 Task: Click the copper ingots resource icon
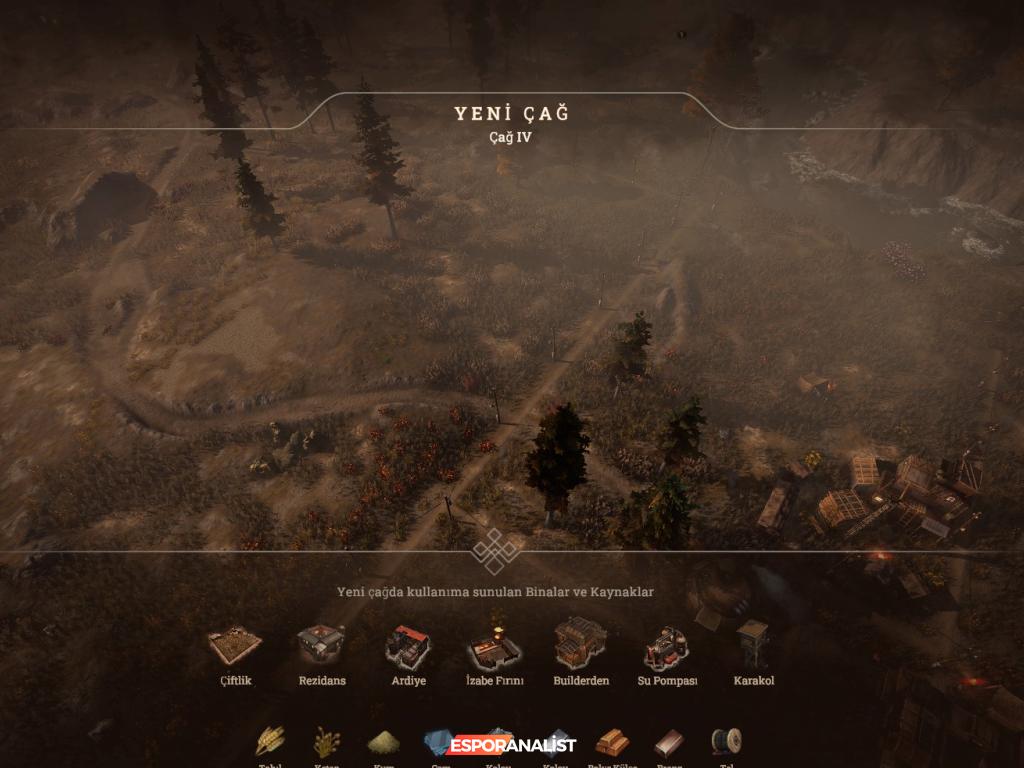coord(612,743)
